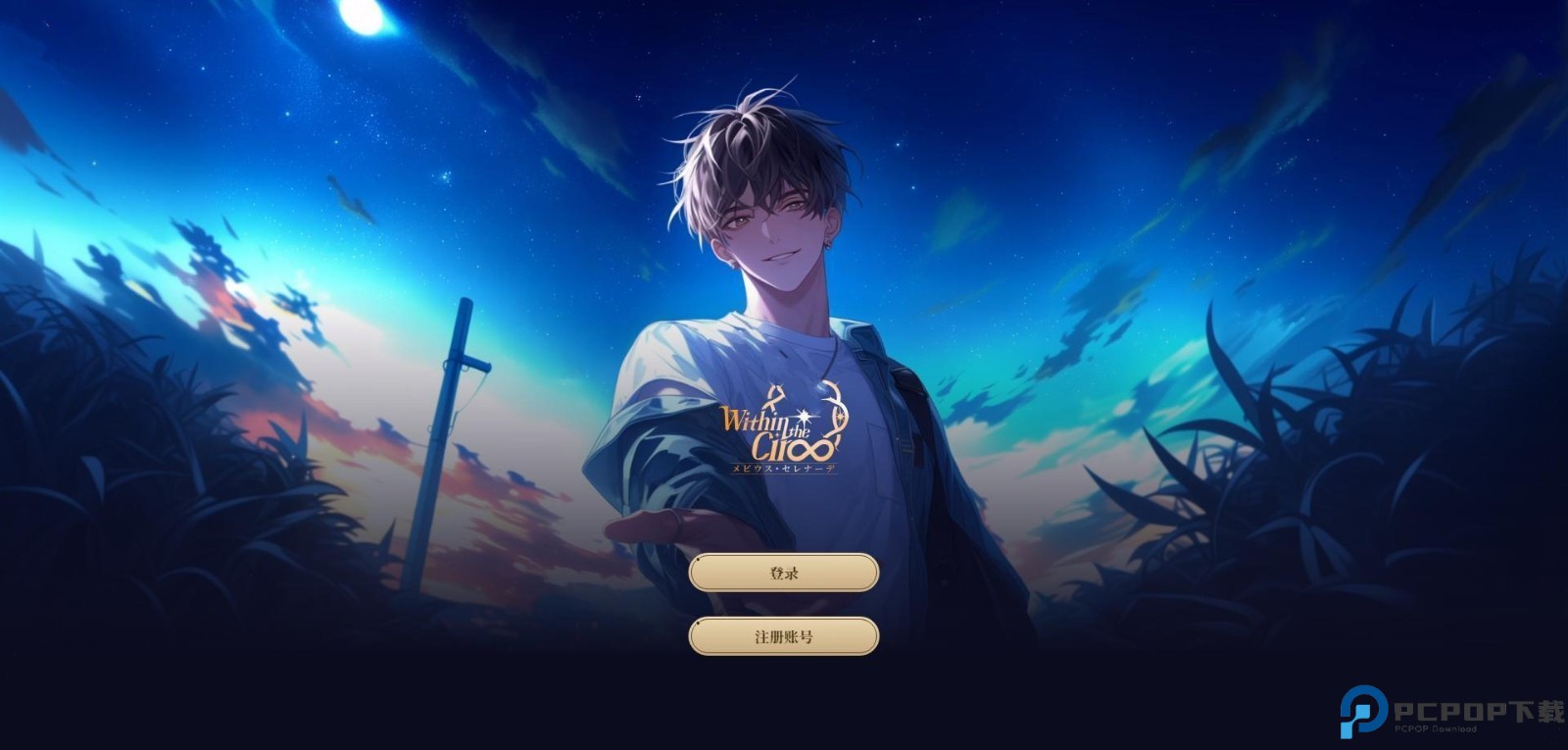
Task: Click the PCPOP Download caption text
Action: pyautogui.click(x=1436, y=728)
